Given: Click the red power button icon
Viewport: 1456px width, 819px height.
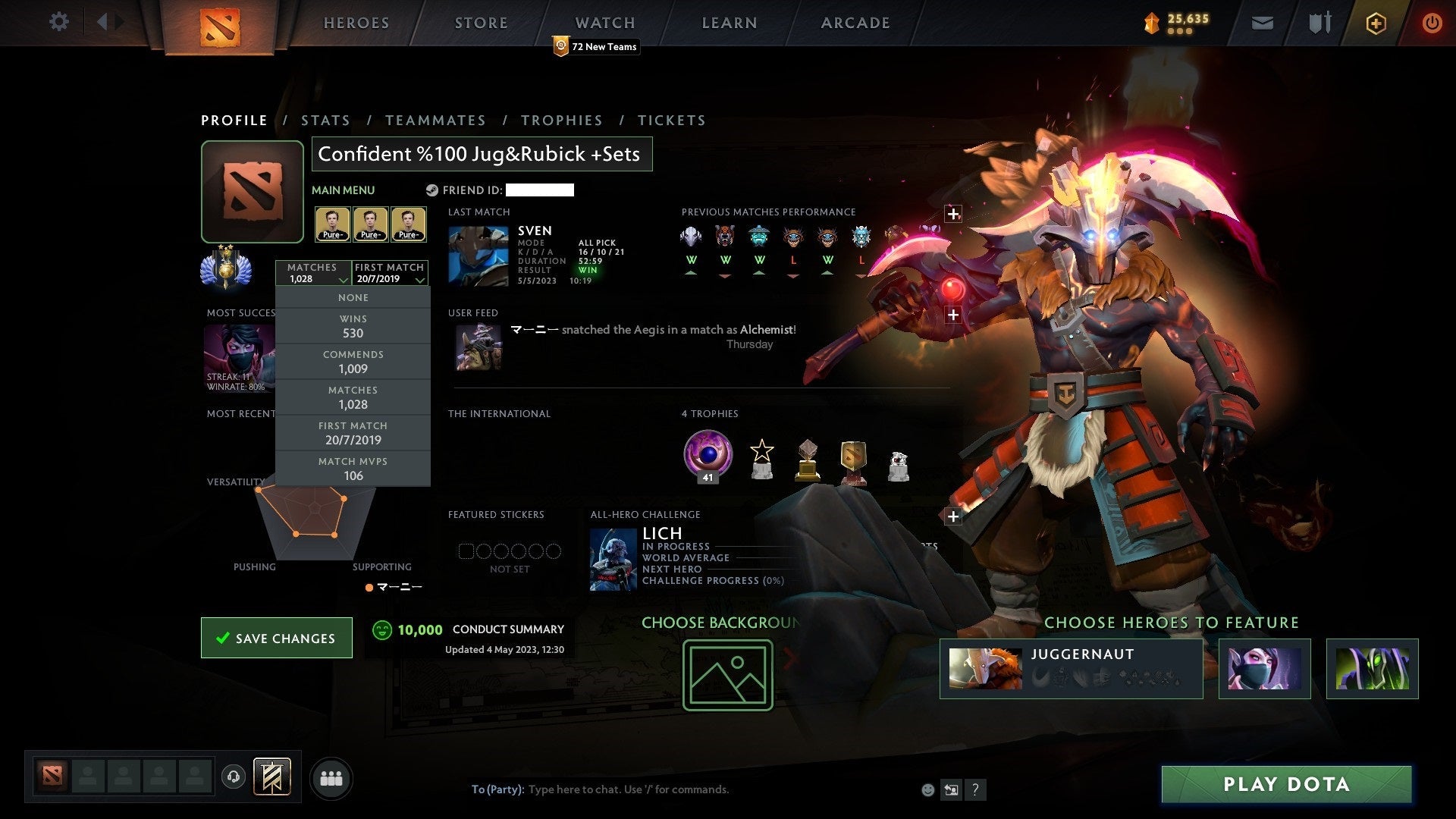Looking at the screenshot, I should point(1432,23).
